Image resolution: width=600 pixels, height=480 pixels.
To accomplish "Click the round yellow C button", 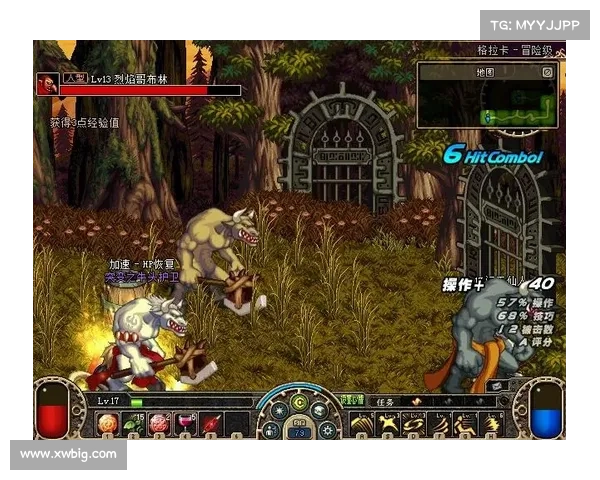I will point(299,404).
